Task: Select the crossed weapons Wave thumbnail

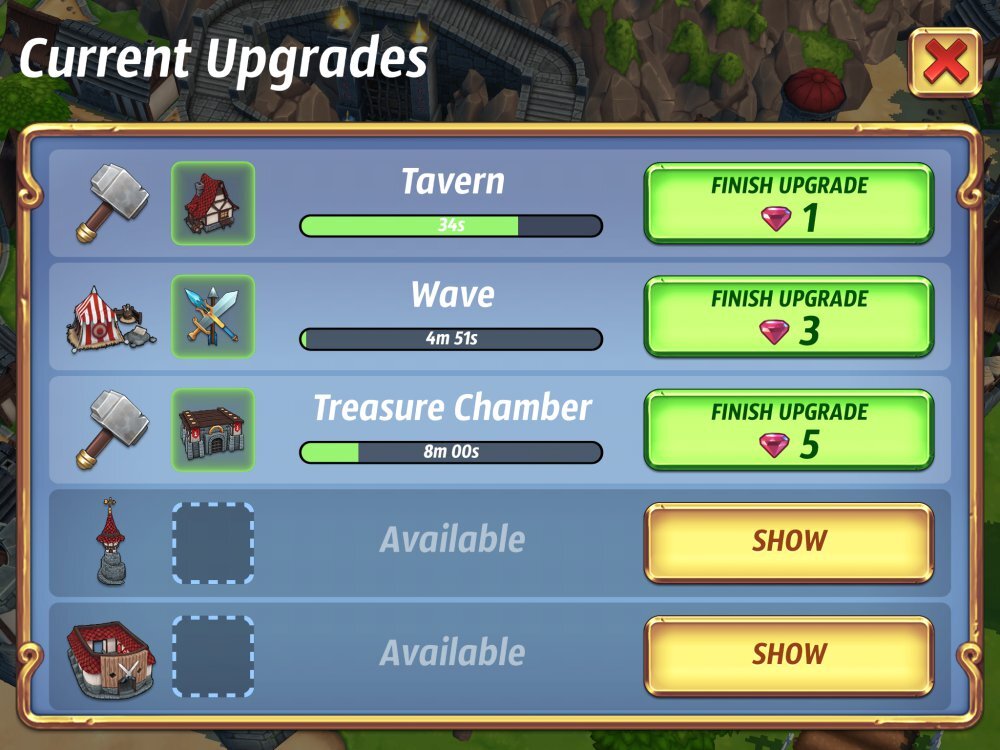Action: click(213, 317)
